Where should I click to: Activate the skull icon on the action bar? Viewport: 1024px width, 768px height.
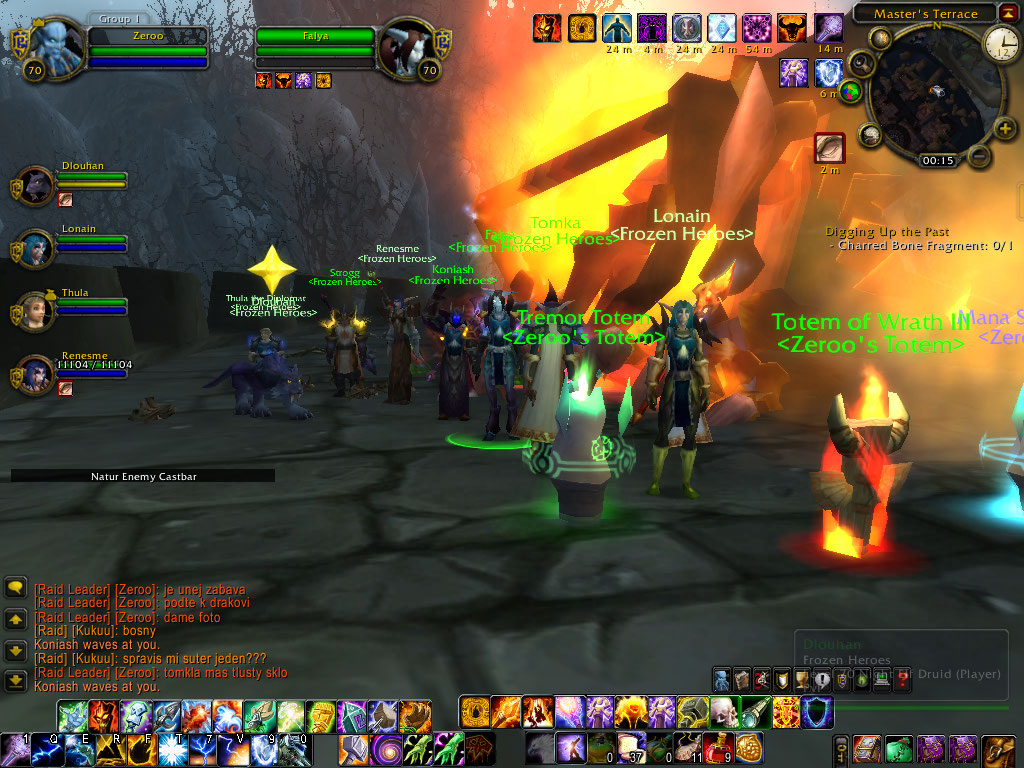[724, 711]
